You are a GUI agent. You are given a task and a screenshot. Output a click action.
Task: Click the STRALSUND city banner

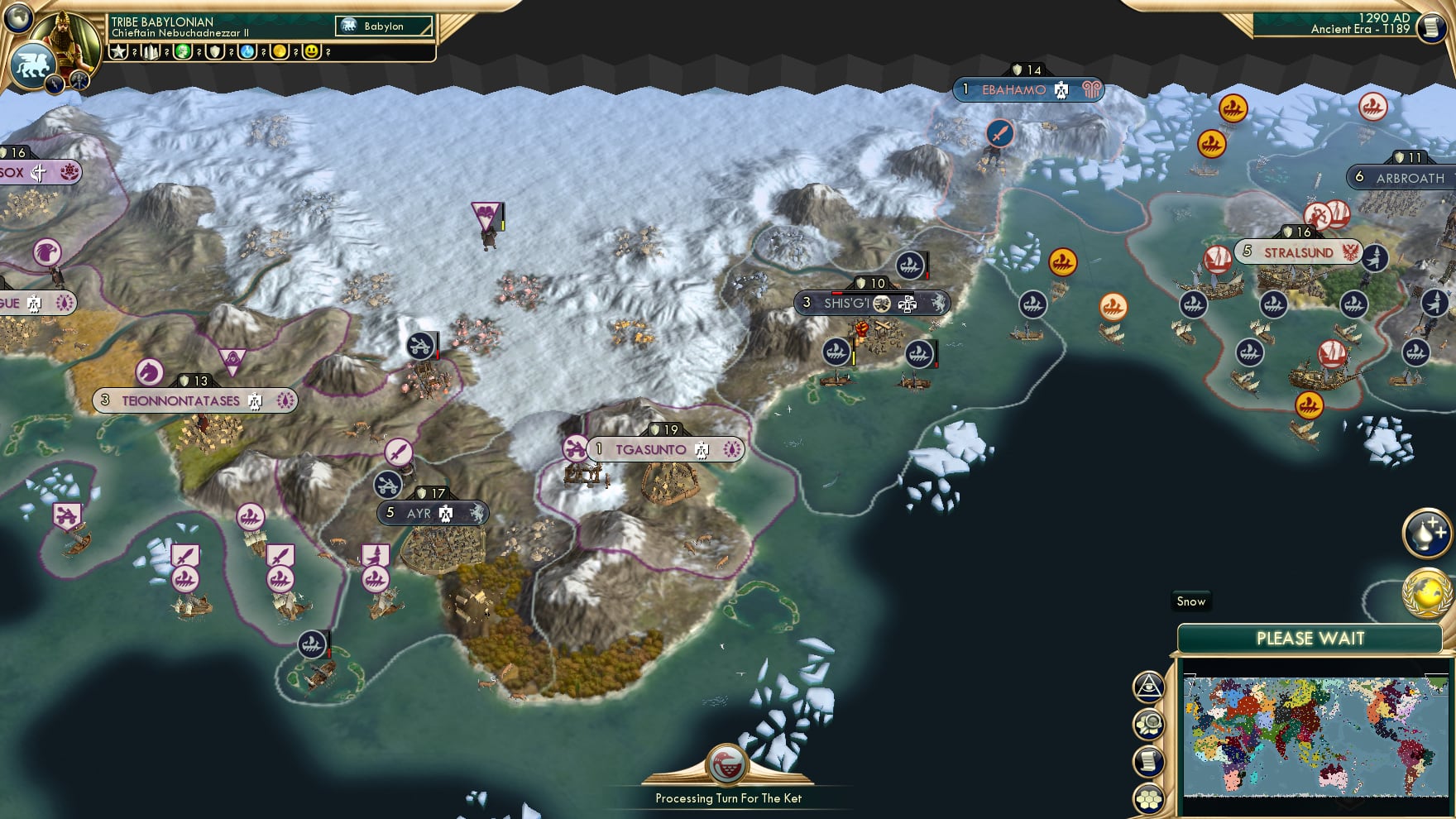[x=1297, y=252]
